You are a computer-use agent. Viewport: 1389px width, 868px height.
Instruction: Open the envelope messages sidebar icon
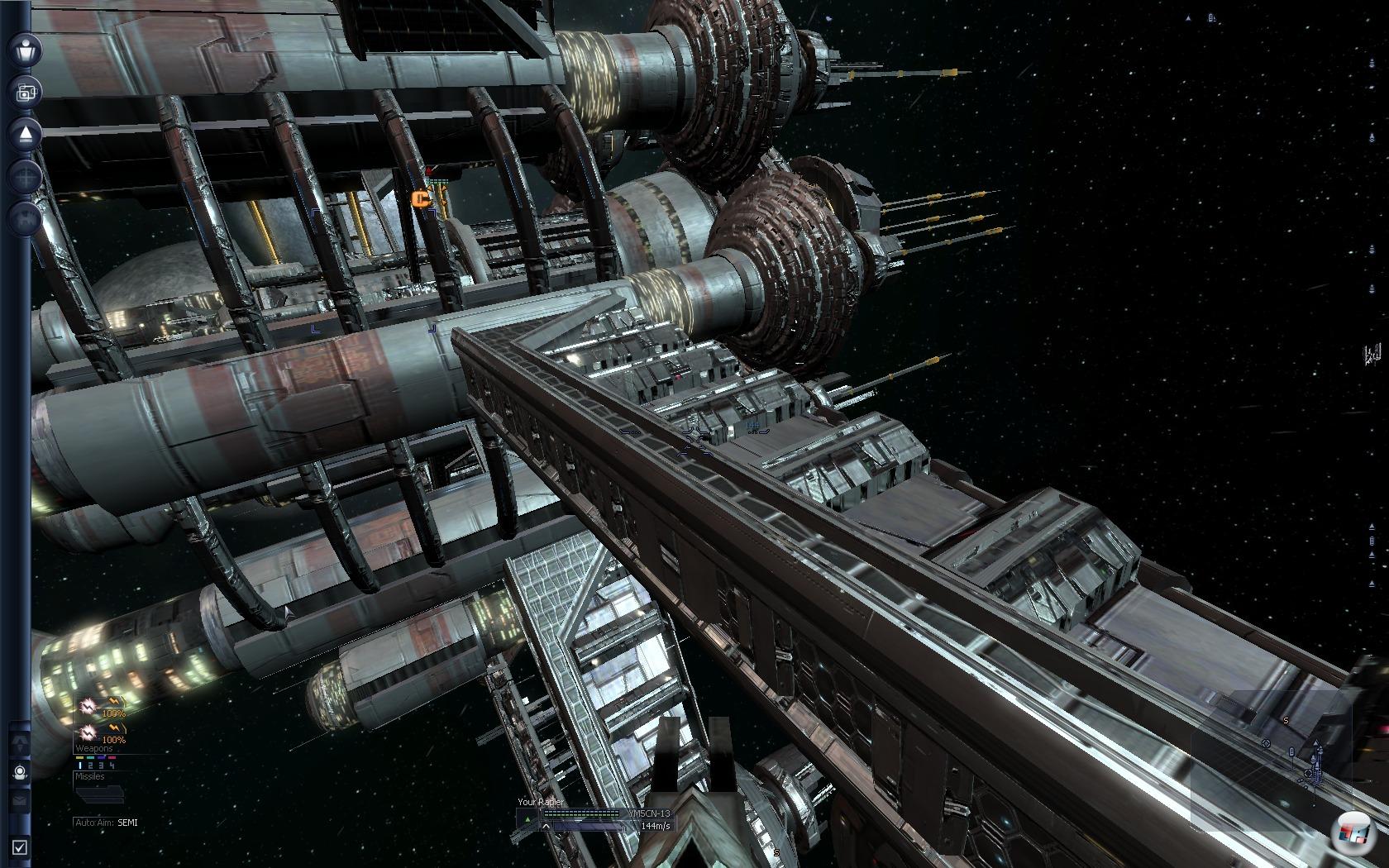[20, 800]
